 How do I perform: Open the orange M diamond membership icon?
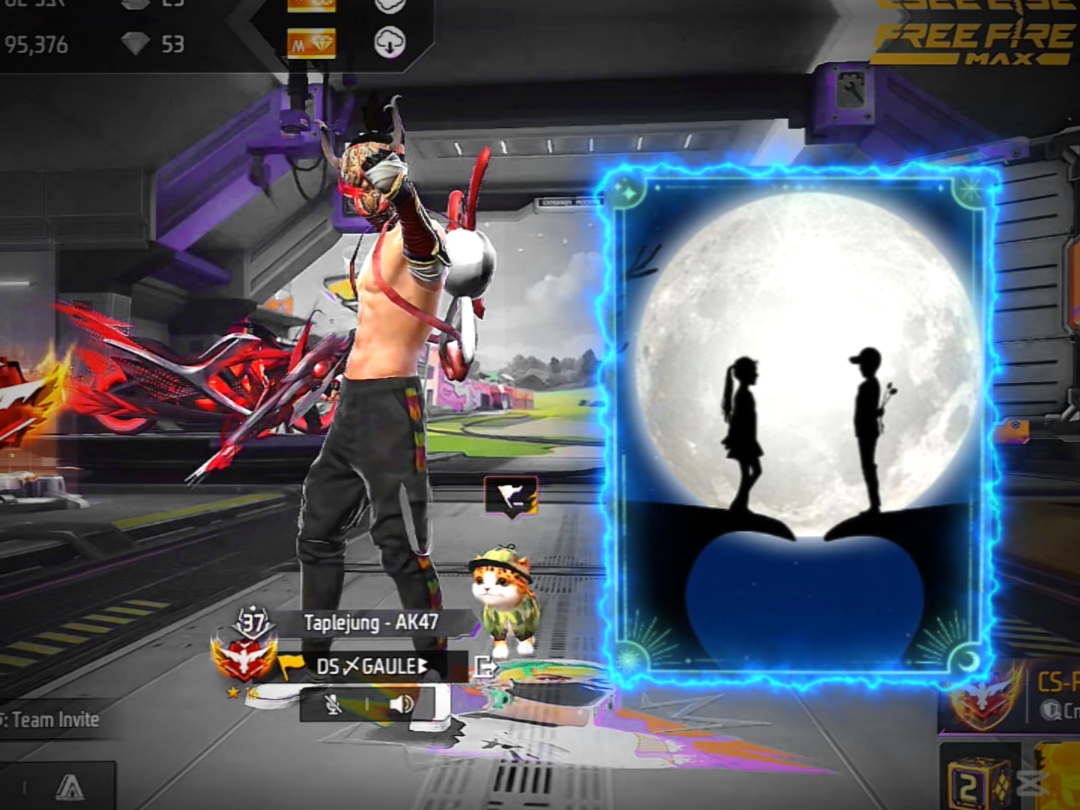[x=311, y=43]
